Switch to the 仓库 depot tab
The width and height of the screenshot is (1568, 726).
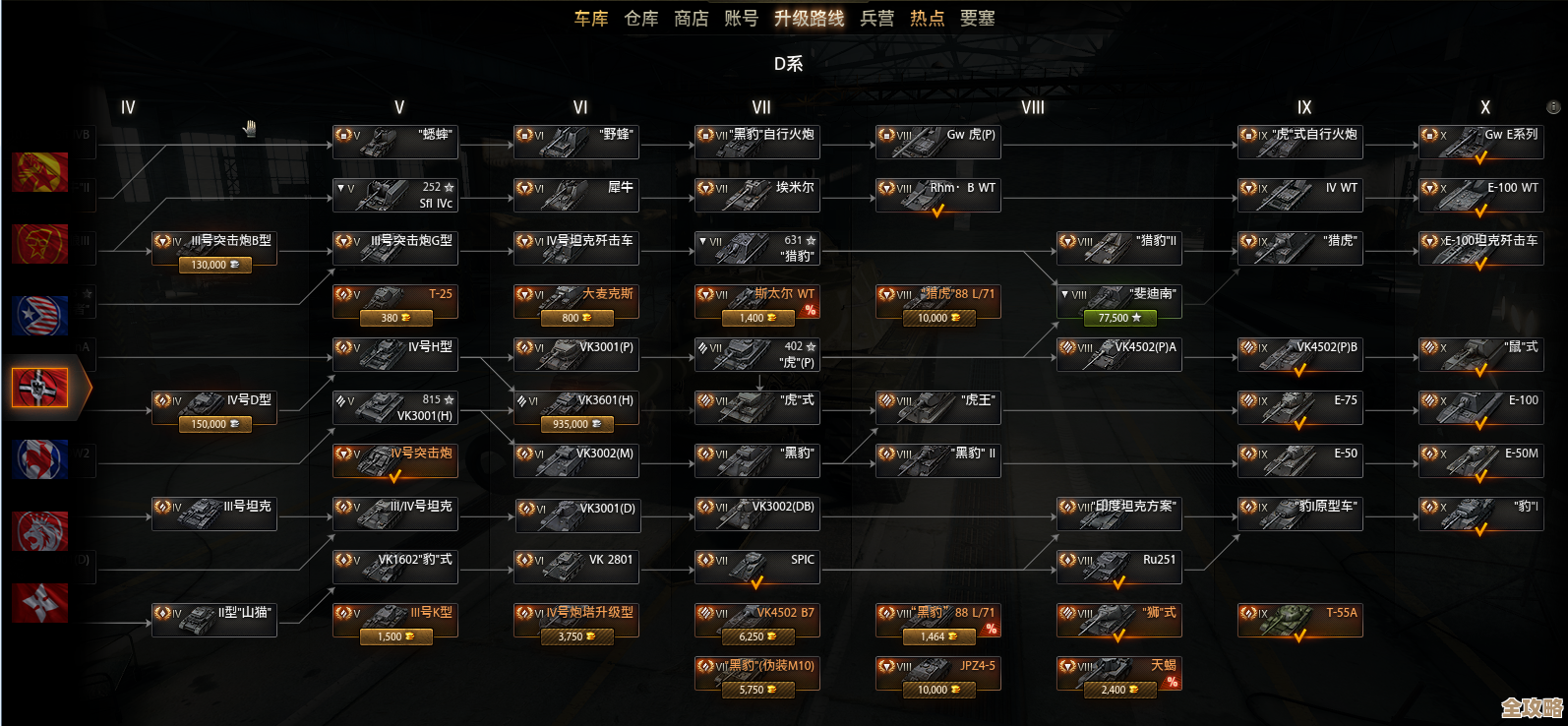[x=641, y=19]
